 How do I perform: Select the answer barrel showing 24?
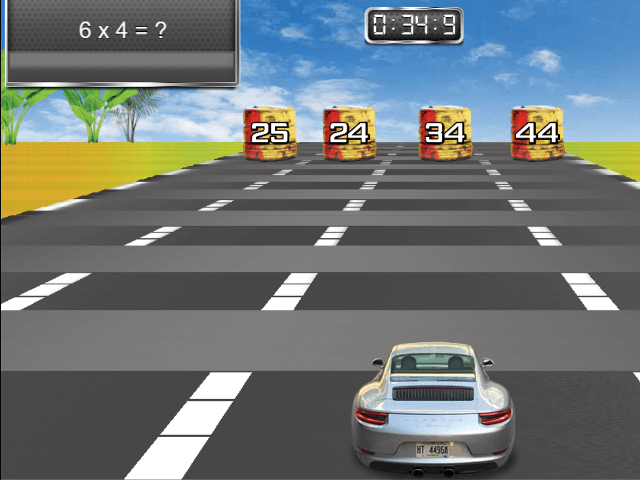coord(348,133)
